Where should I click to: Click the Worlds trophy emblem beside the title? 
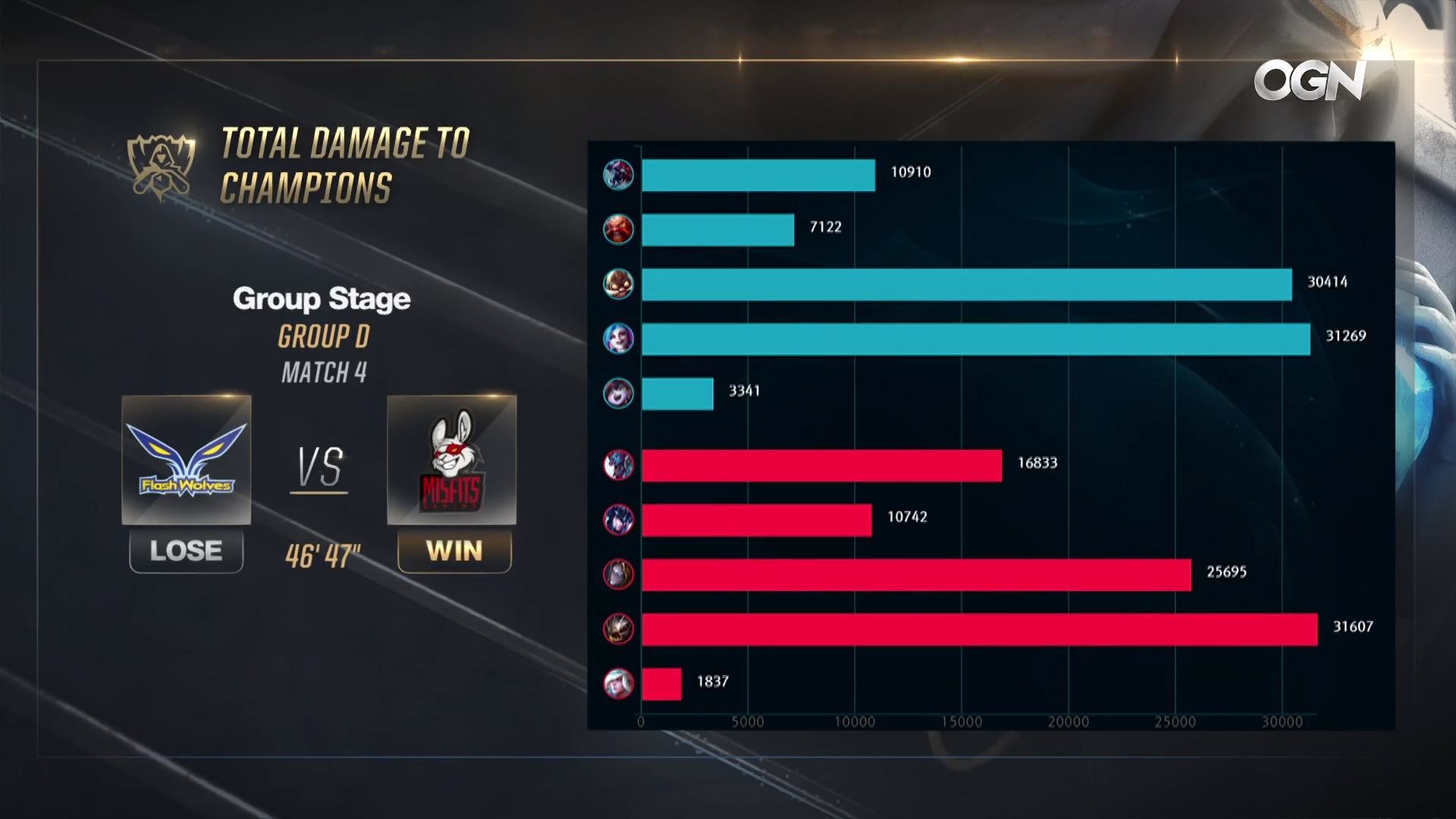[x=162, y=167]
